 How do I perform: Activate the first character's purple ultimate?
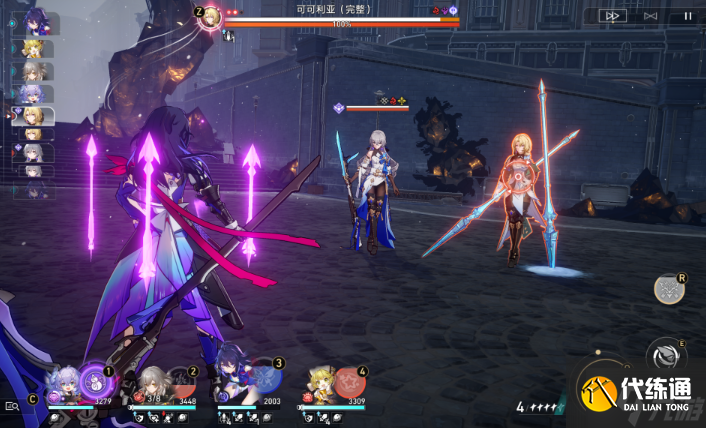[96, 380]
